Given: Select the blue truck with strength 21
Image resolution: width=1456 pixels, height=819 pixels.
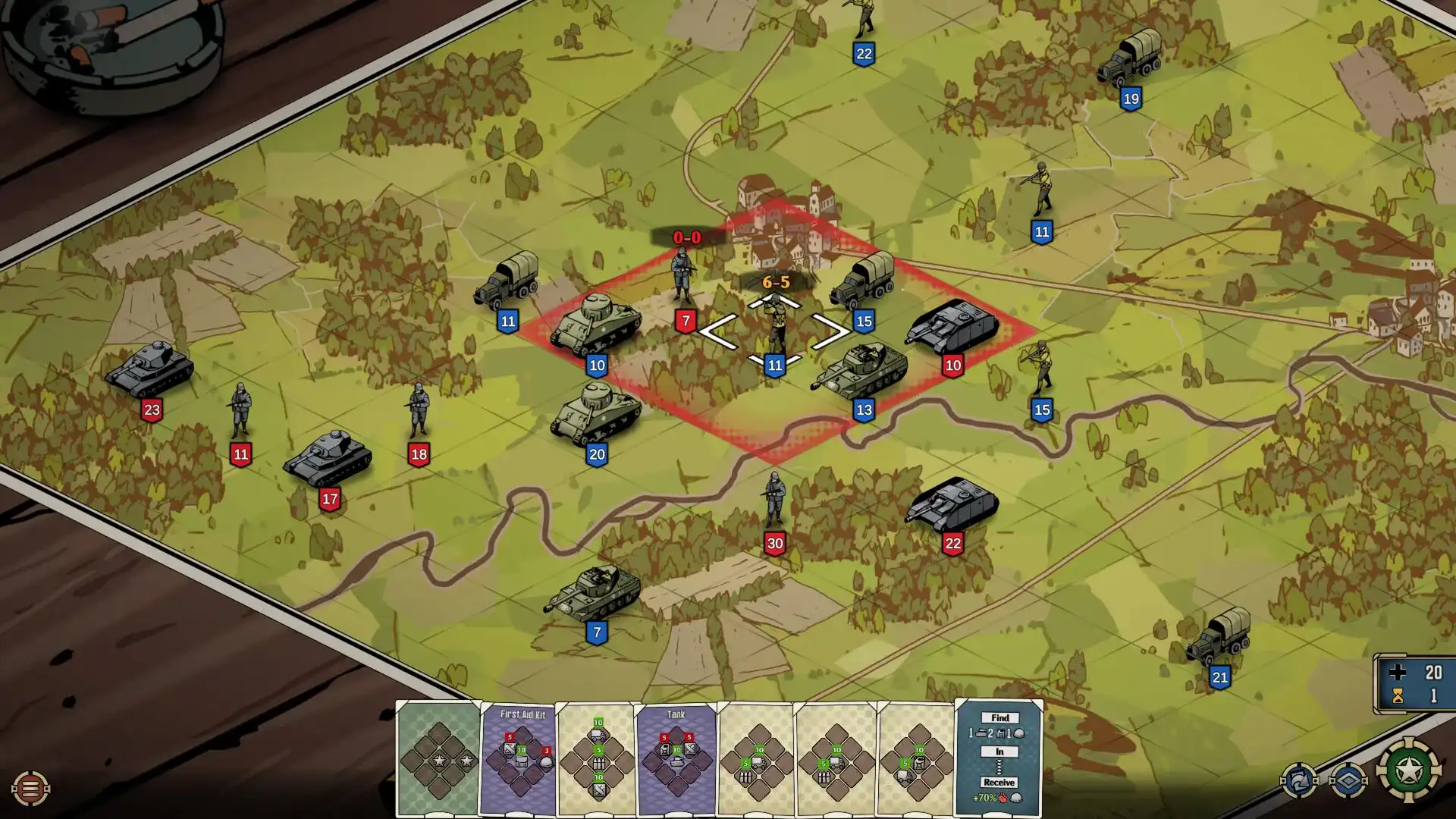Looking at the screenshot, I should [x=1219, y=637].
